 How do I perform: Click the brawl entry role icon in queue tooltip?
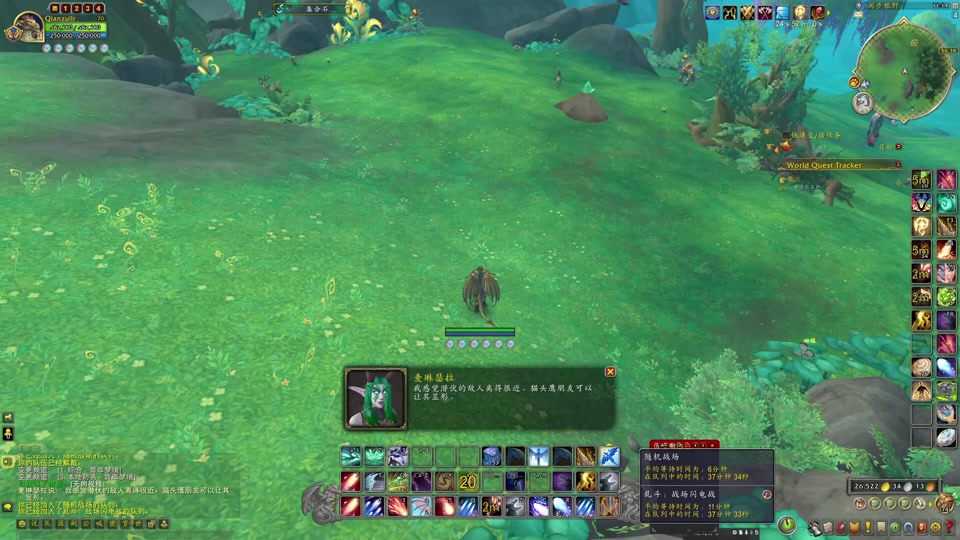[x=767, y=494]
